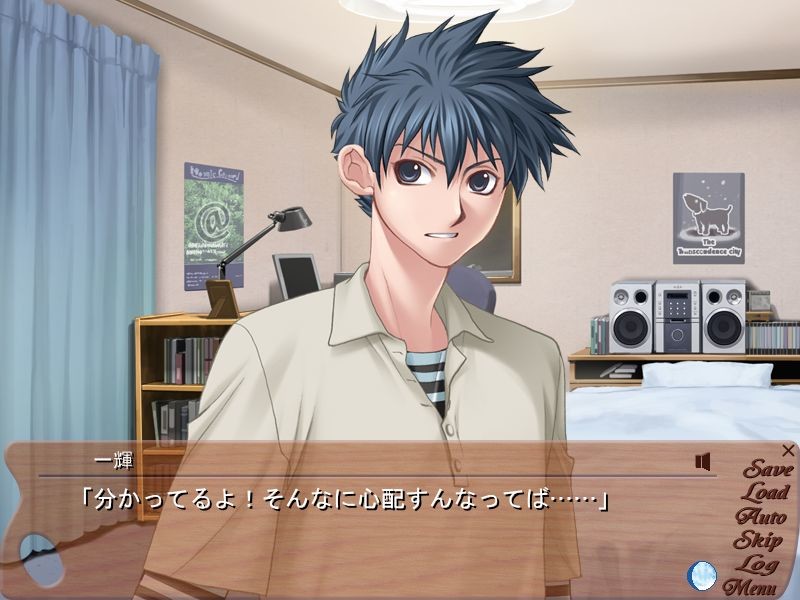Click the blue orb beside Log
The width and height of the screenshot is (800, 600).
702,575
